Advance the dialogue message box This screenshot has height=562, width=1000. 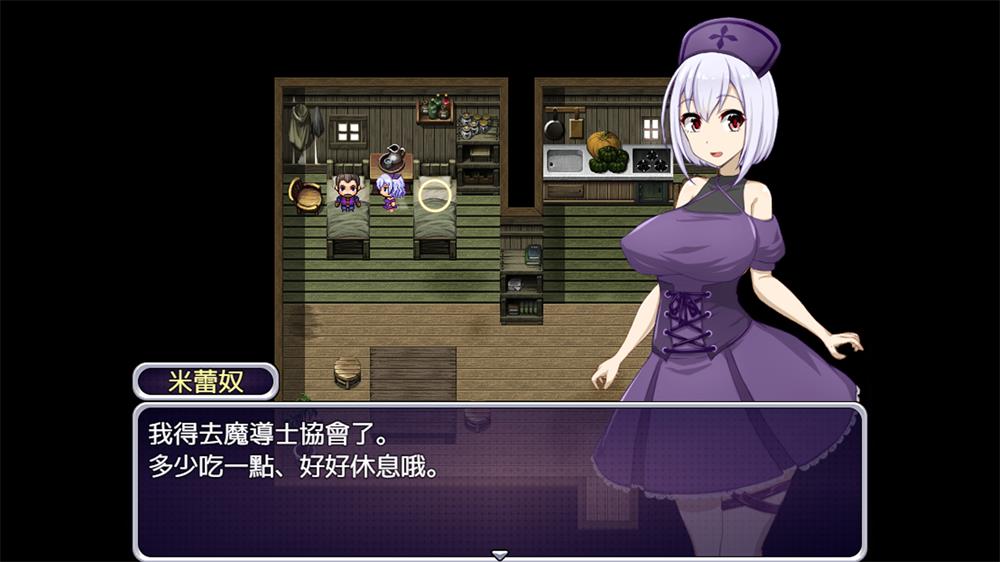400,480
